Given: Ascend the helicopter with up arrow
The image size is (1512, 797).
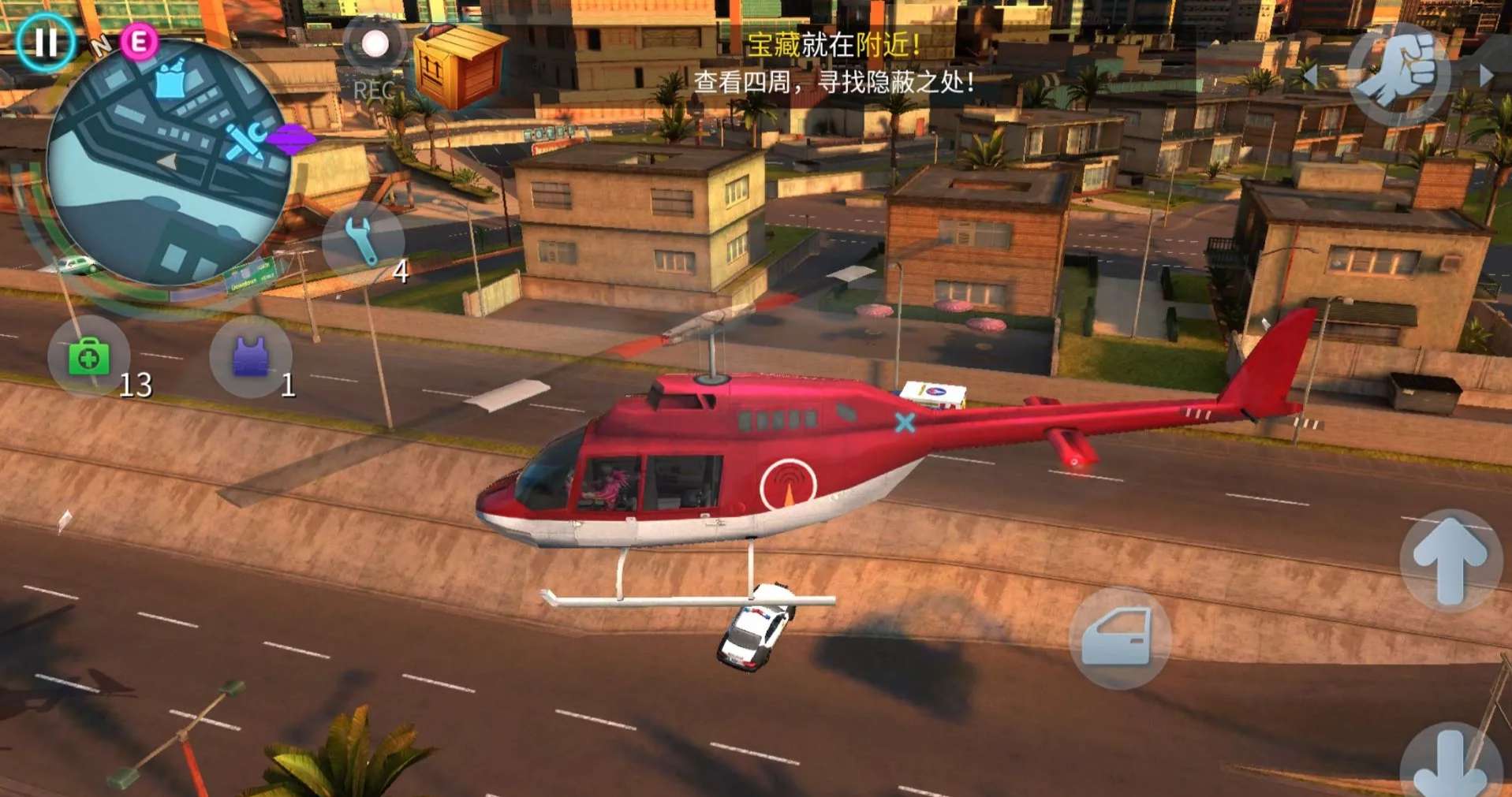Looking at the screenshot, I should coord(1450,561).
